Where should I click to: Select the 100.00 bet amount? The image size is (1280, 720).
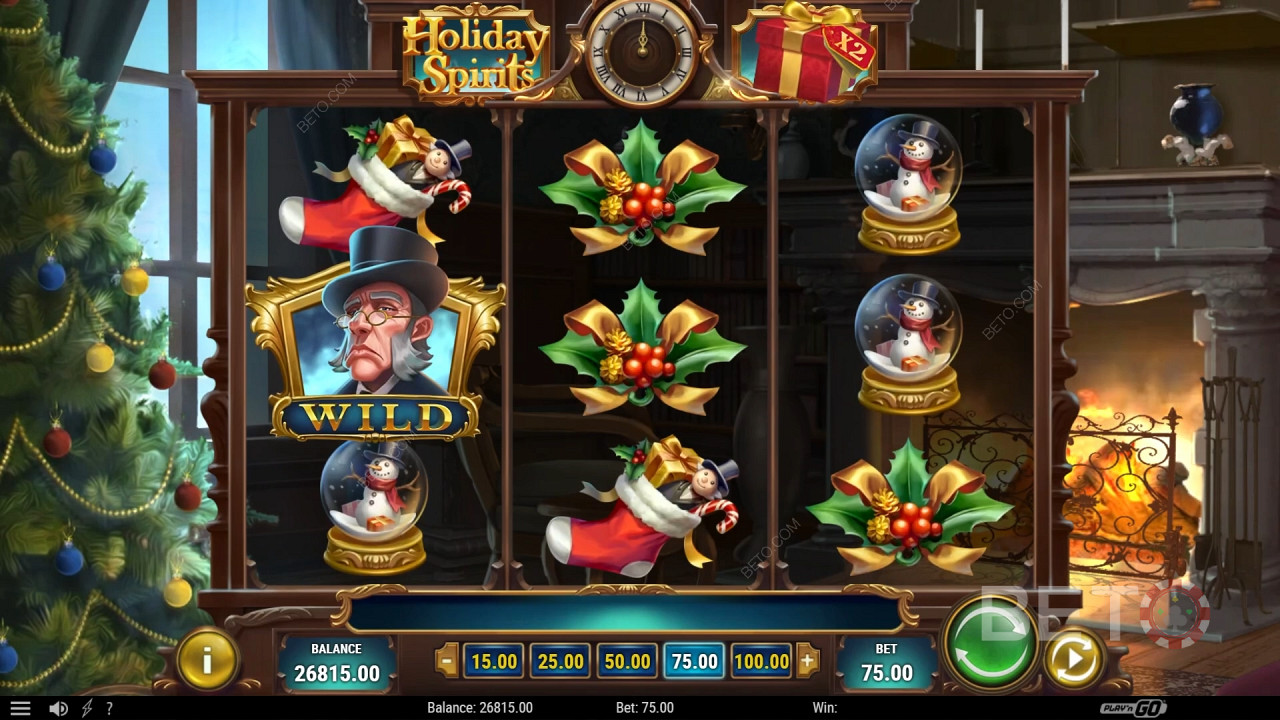(x=762, y=661)
